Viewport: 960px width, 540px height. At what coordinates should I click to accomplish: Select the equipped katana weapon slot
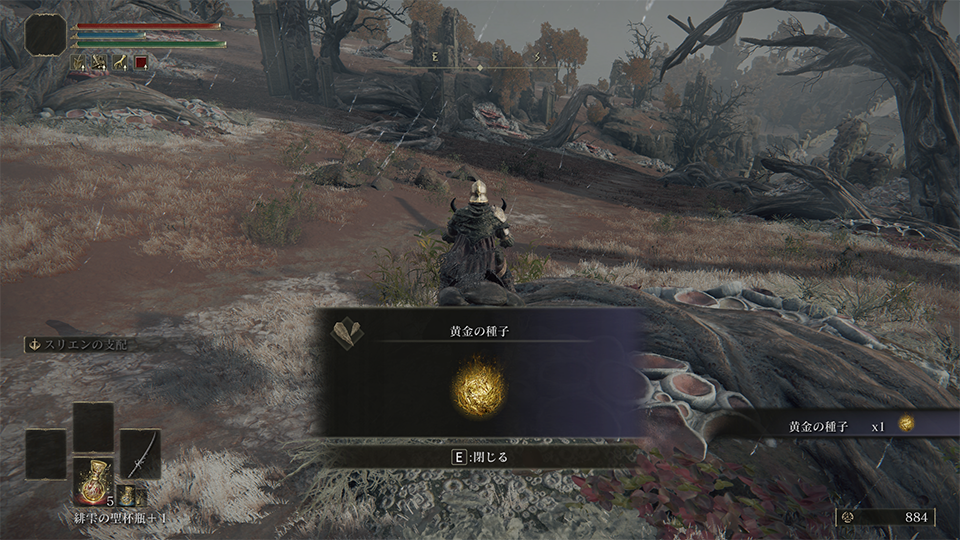(140, 454)
